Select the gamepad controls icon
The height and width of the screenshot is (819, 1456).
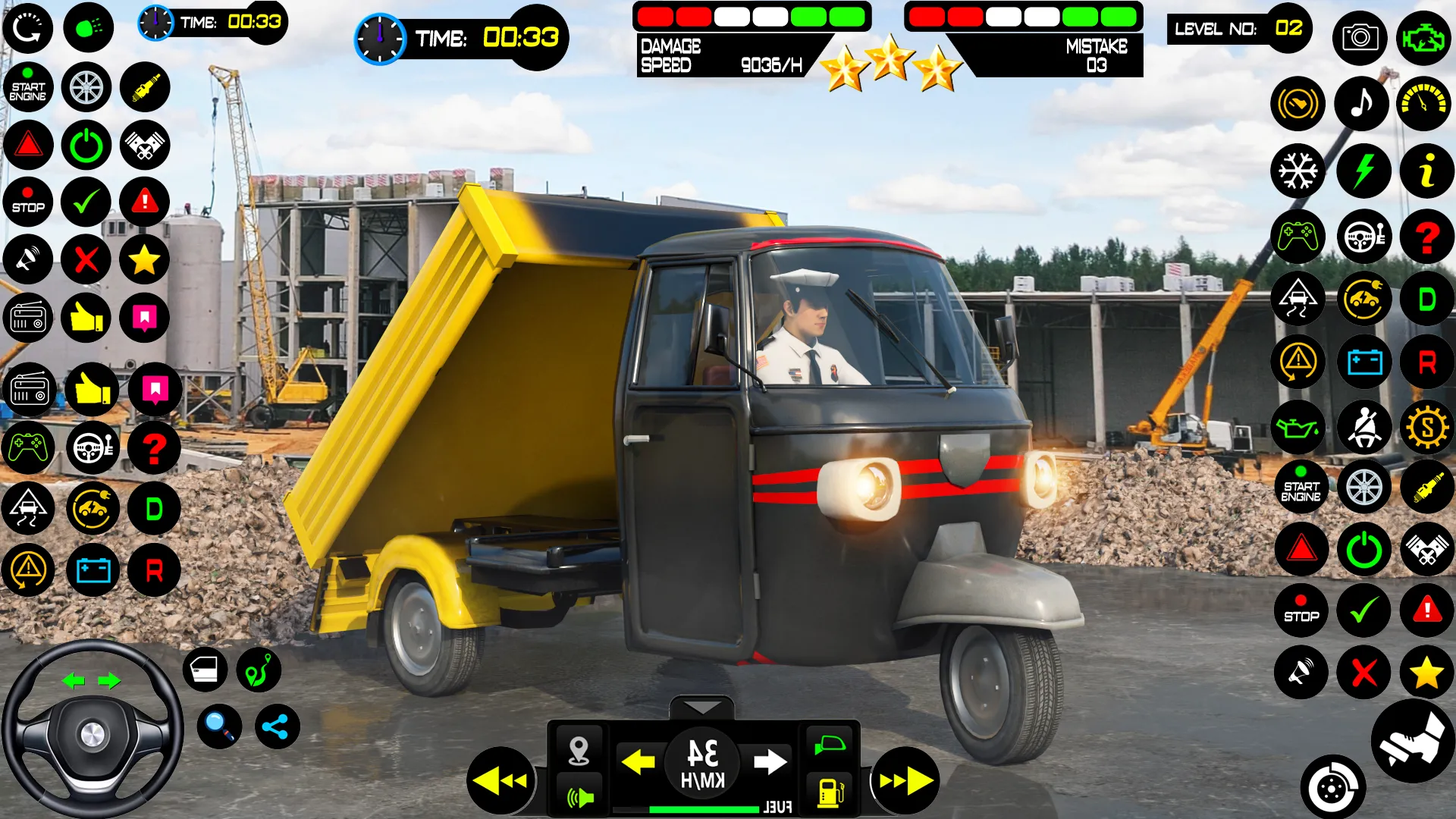pyautogui.click(x=1298, y=237)
